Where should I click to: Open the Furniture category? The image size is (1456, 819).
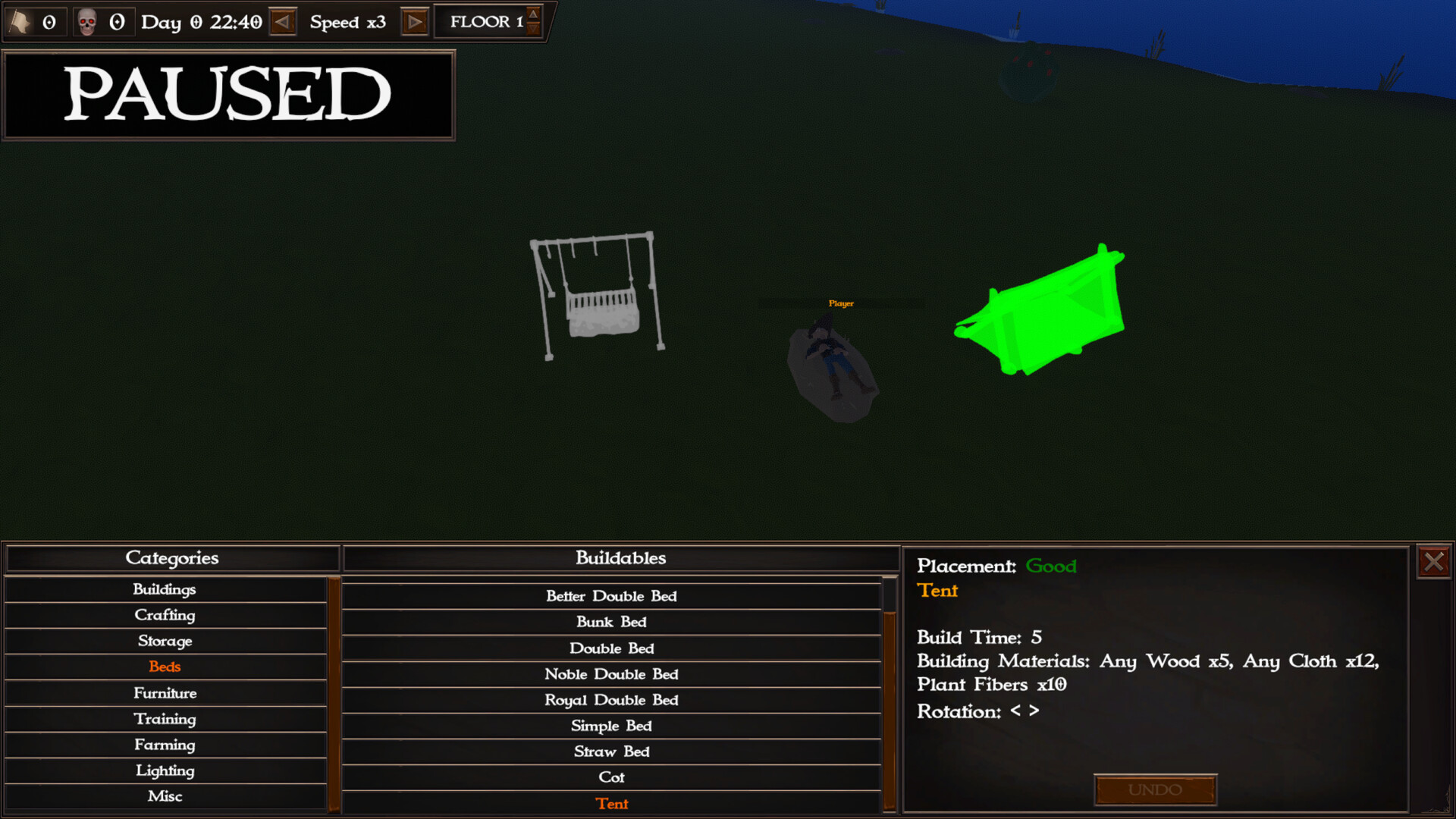coord(165,692)
